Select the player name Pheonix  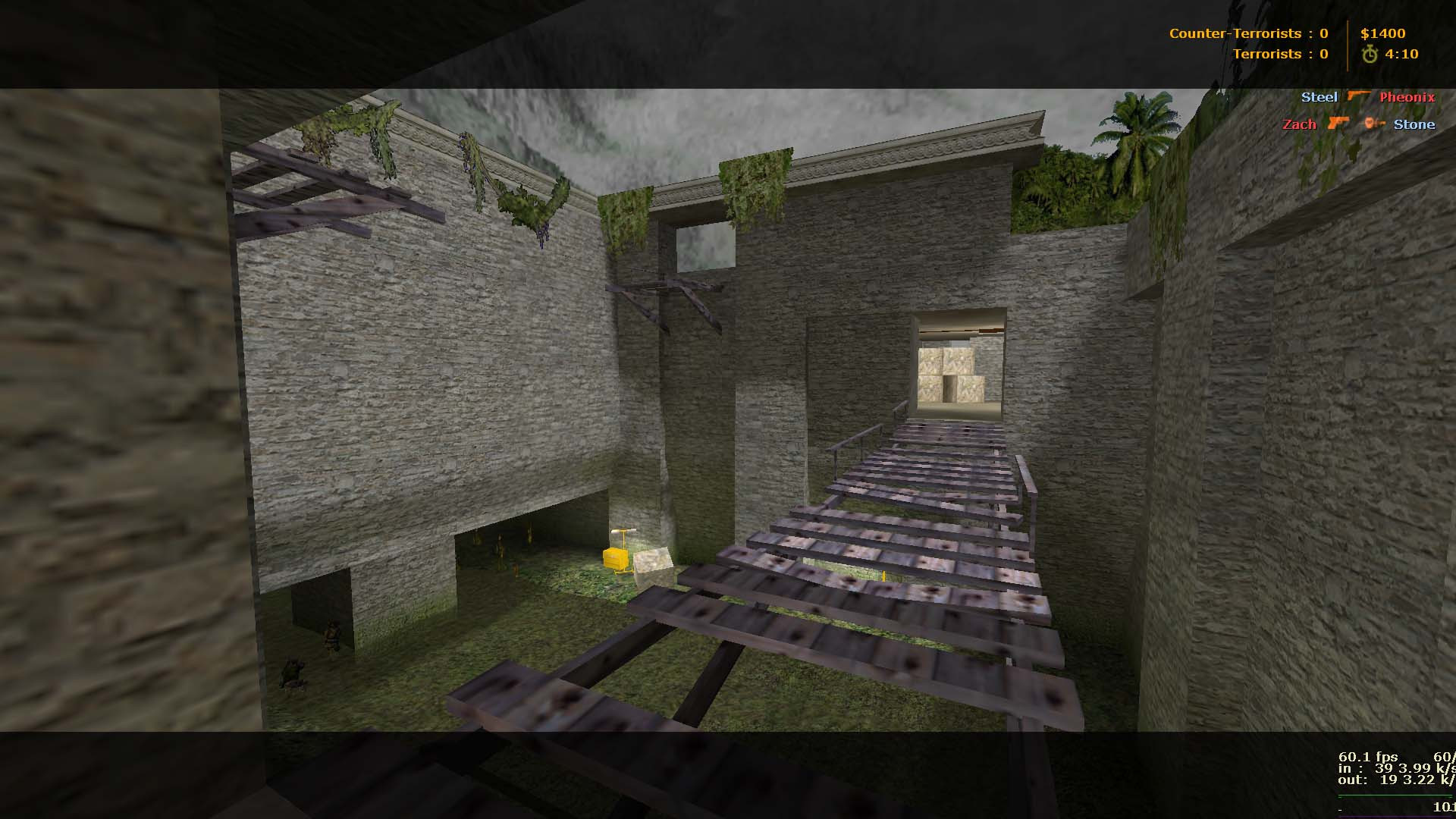click(x=1407, y=97)
